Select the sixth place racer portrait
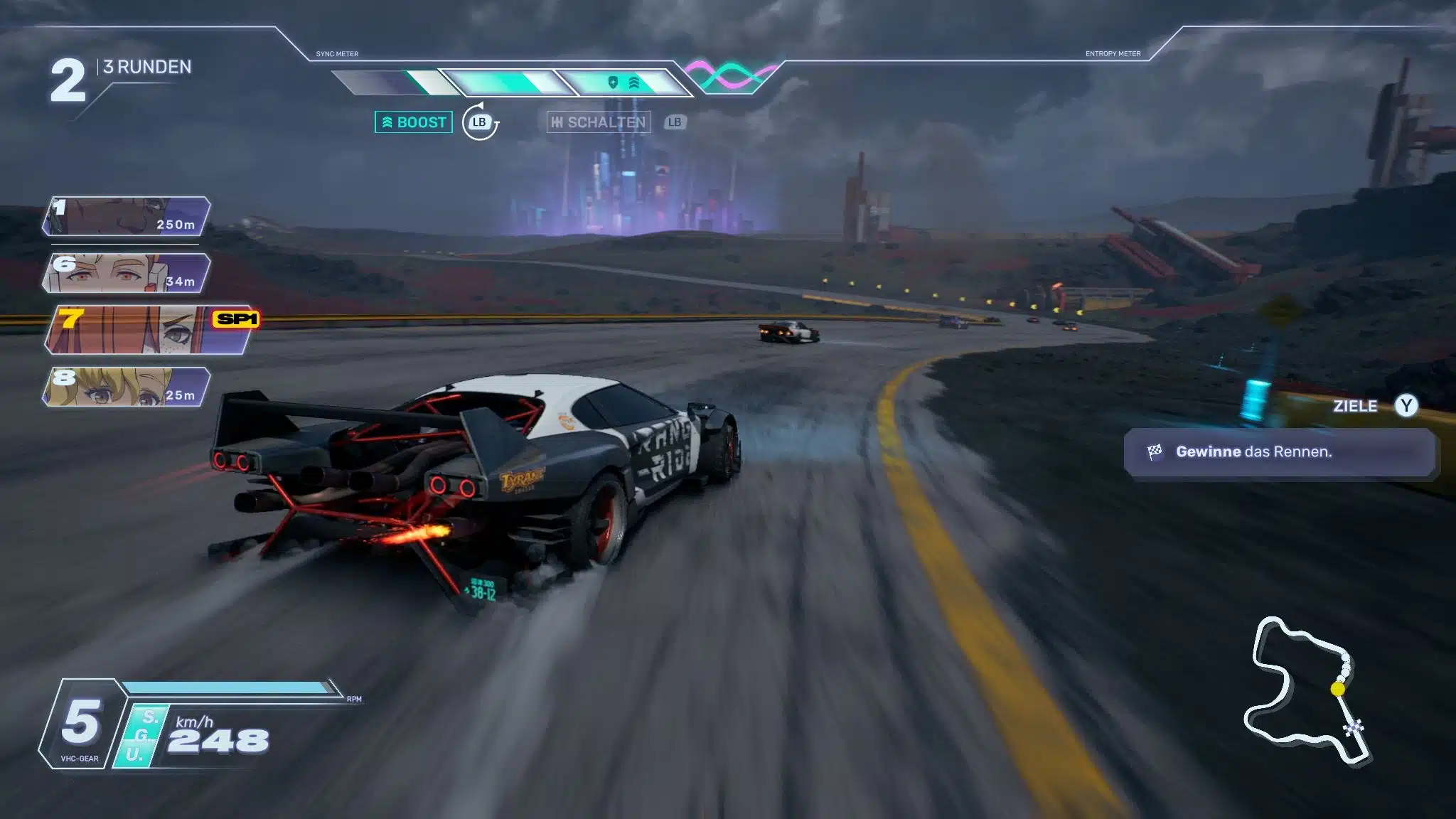The width and height of the screenshot is (1456, 819). [127, 273]
